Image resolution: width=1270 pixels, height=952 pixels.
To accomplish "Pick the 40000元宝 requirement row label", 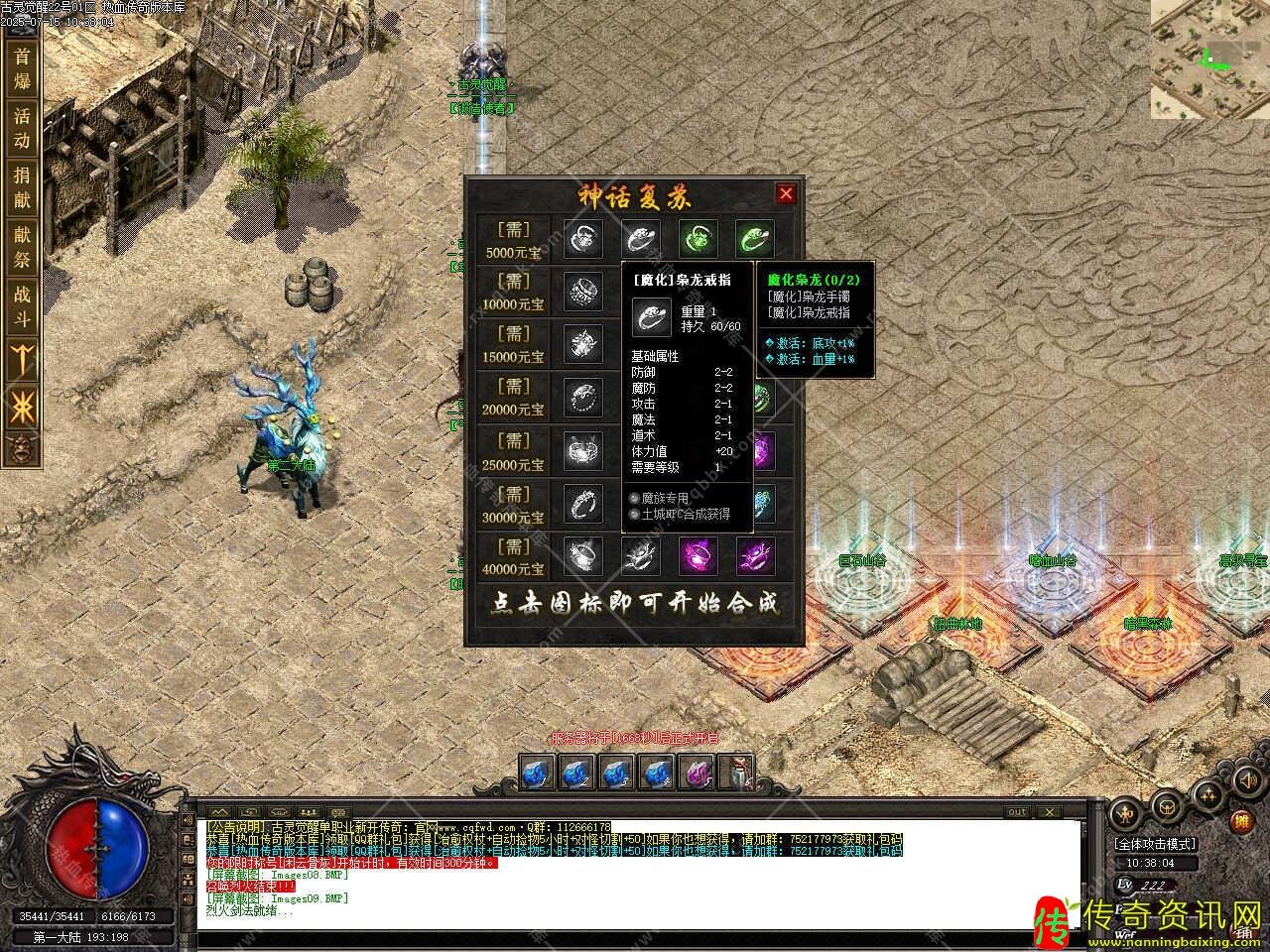I will (x=514, y=557).
